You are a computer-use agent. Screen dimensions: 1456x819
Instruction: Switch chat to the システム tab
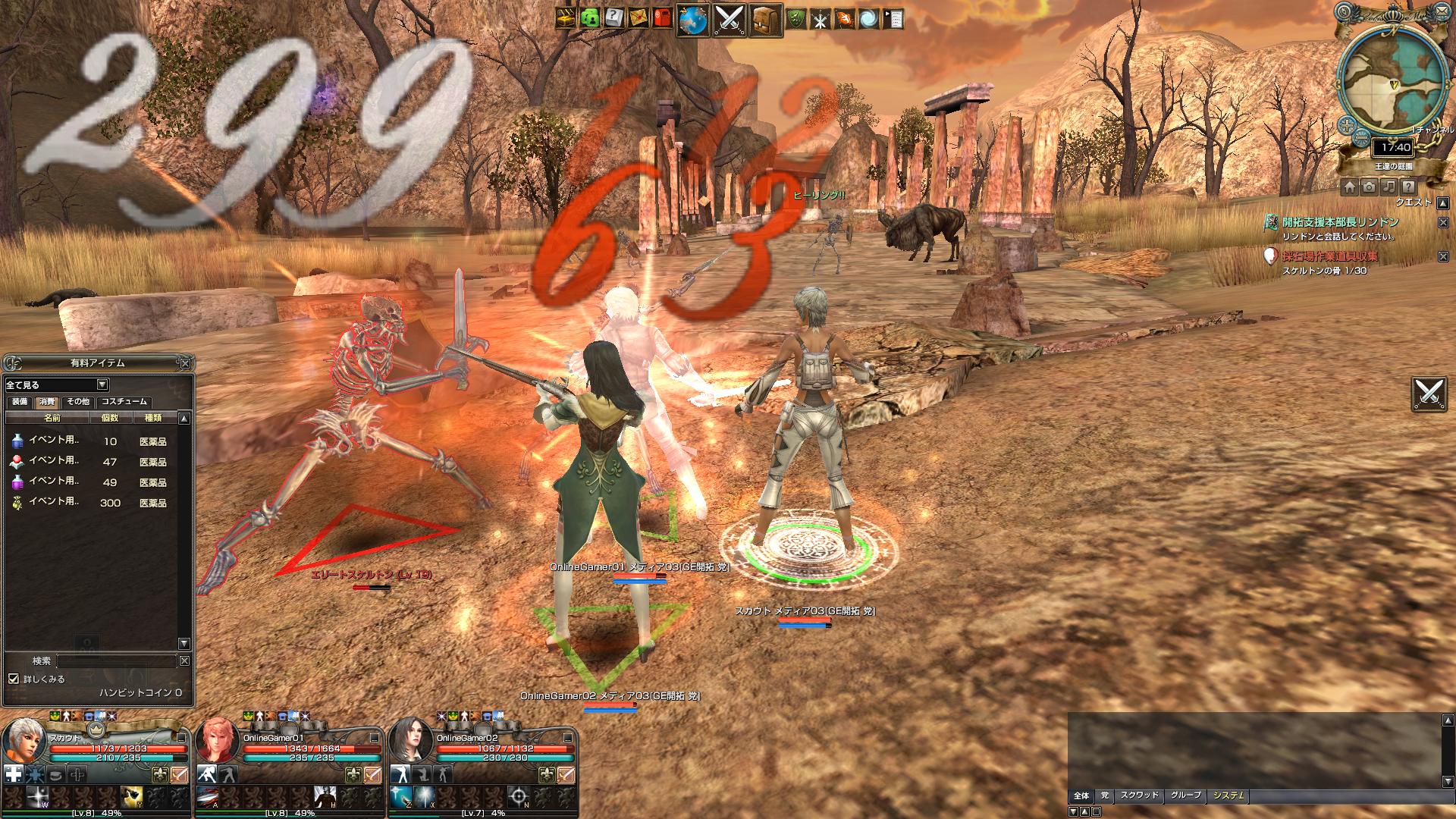point(1228,795)
